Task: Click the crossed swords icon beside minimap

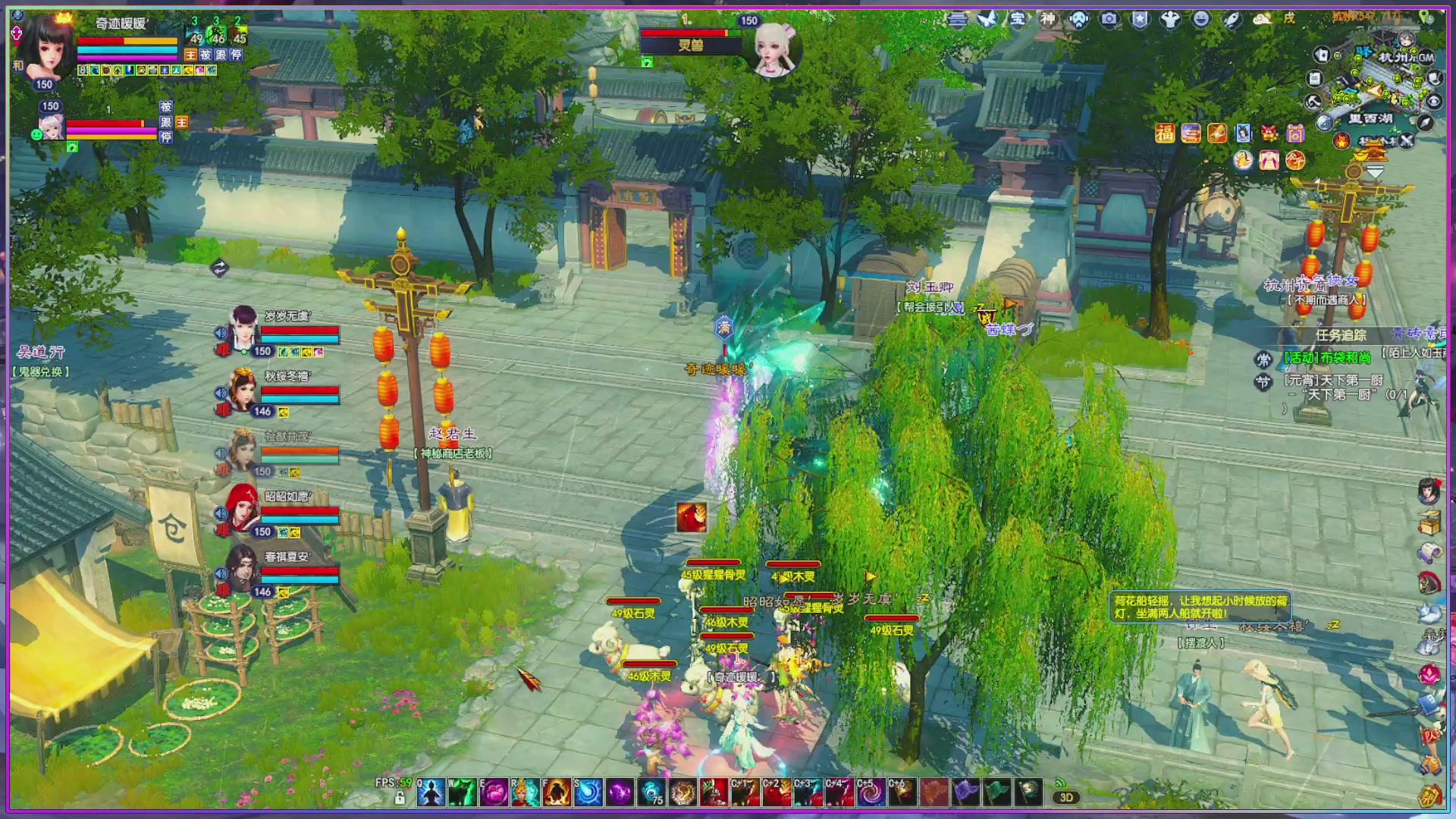Action: [1407, 141]
